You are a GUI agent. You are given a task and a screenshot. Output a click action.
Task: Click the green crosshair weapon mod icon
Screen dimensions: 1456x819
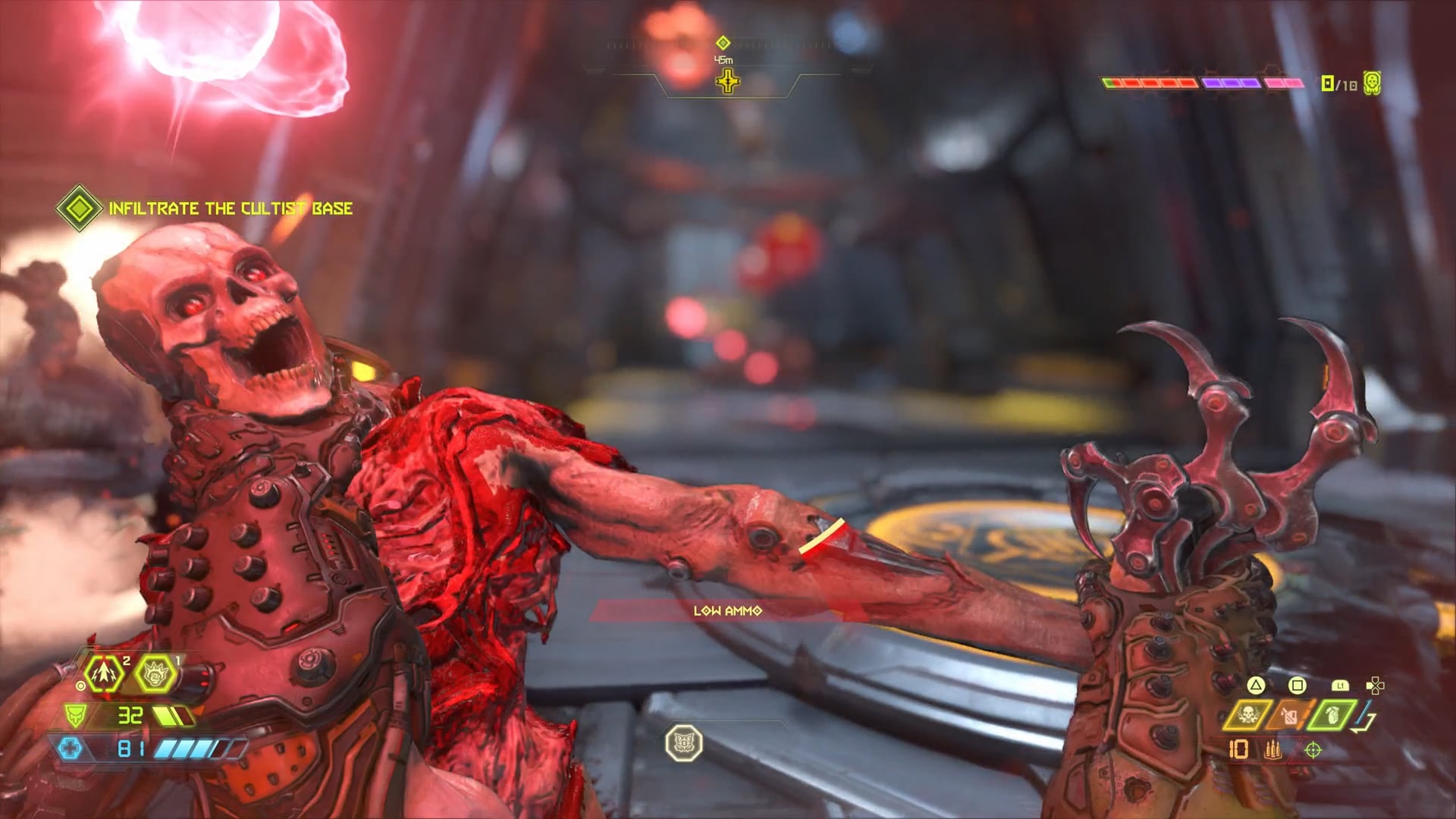pyautogui.click(x=1313, y=750)
